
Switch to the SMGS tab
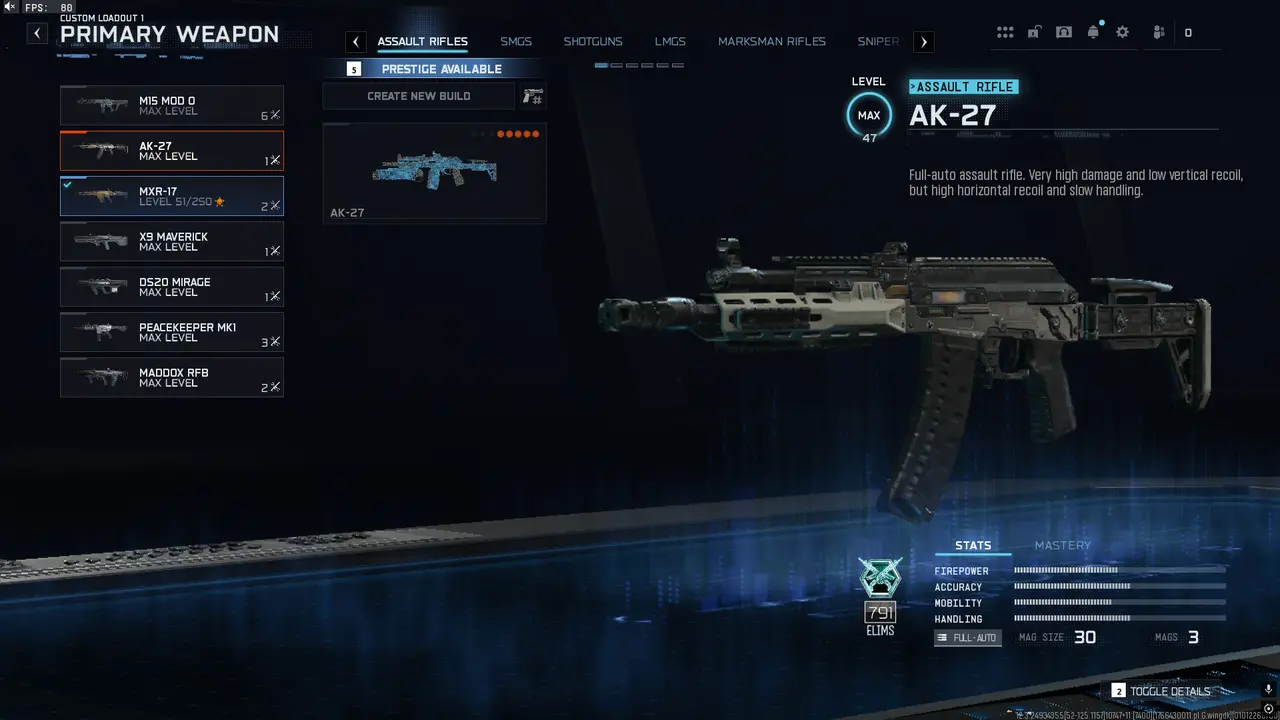point(516,41)
